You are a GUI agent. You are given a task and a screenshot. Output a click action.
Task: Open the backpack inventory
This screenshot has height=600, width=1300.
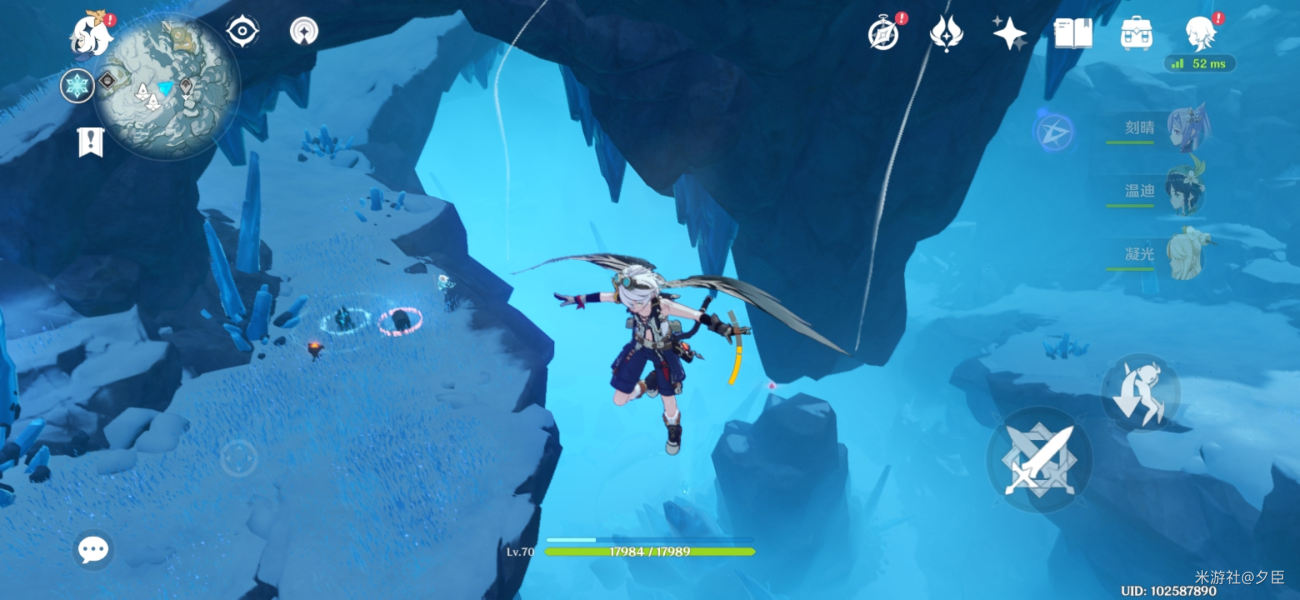(x=1136, y=34)
